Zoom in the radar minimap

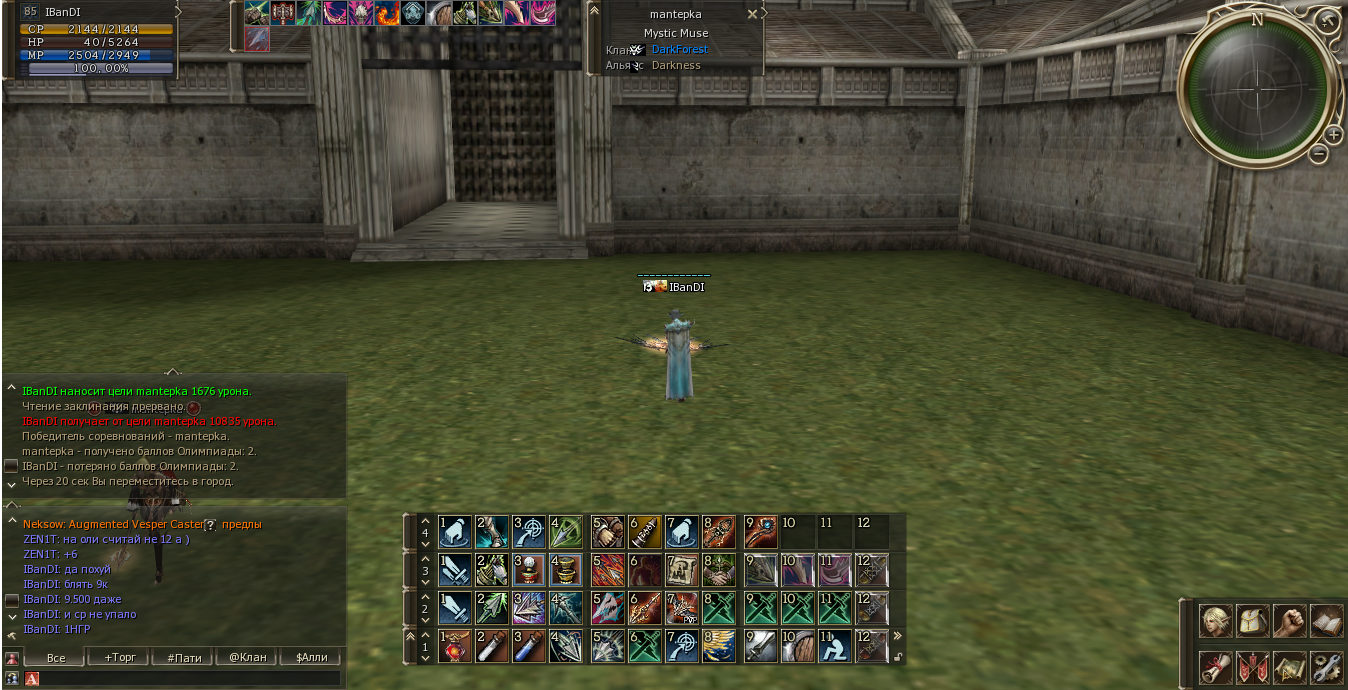[1333, 135]
